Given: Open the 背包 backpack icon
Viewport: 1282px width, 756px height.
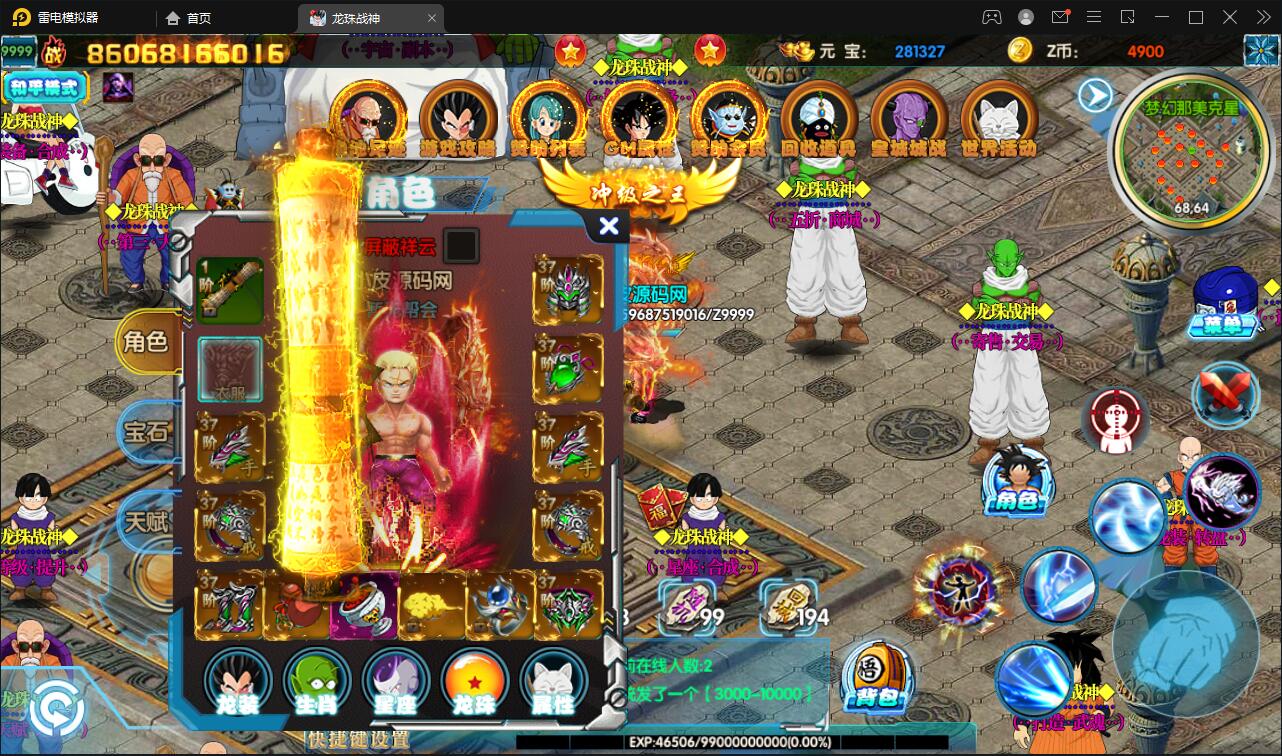Looking at the screenshot, I should [x=878, y=680].
